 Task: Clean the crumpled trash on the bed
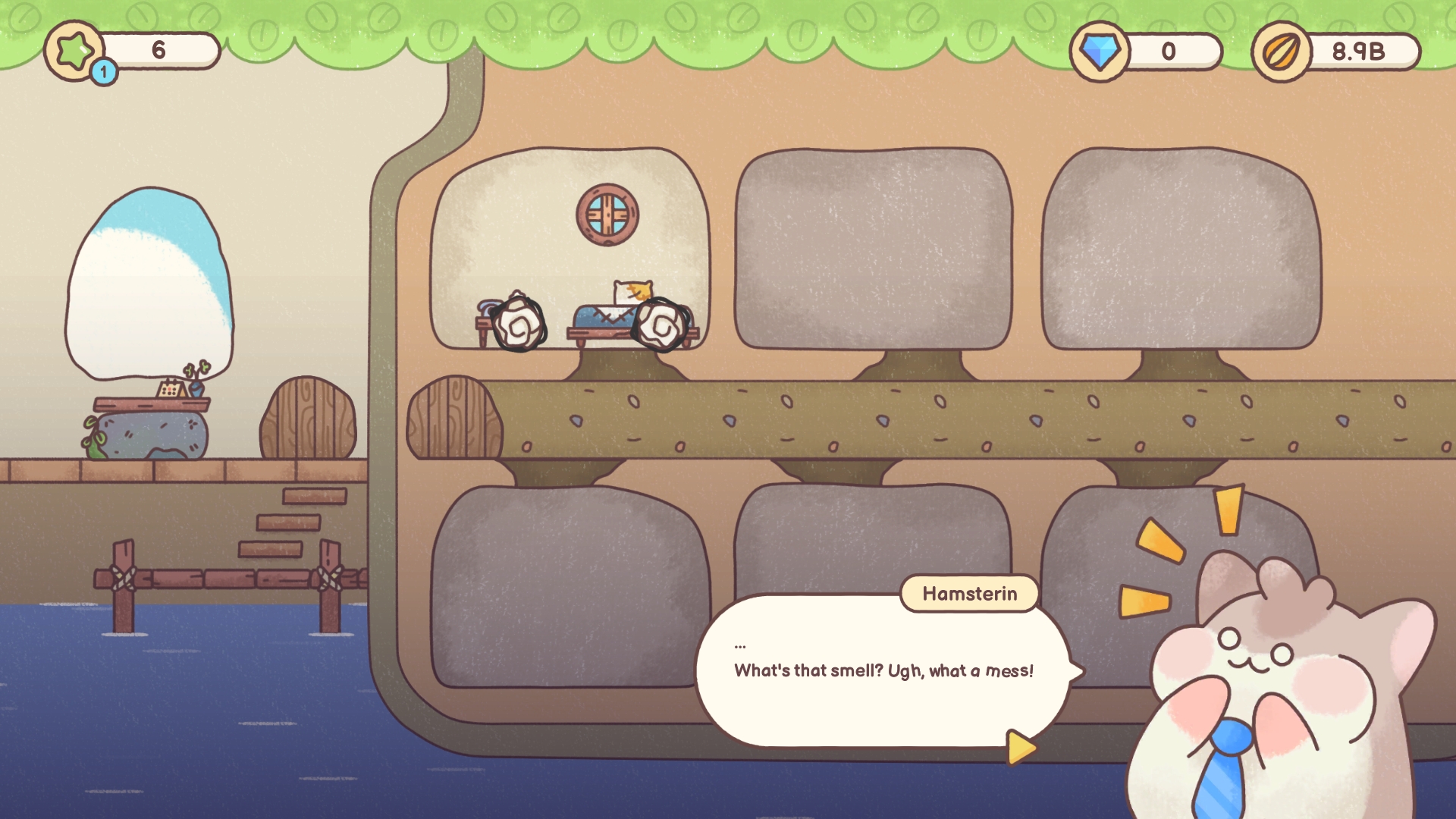tap(660, 325)
